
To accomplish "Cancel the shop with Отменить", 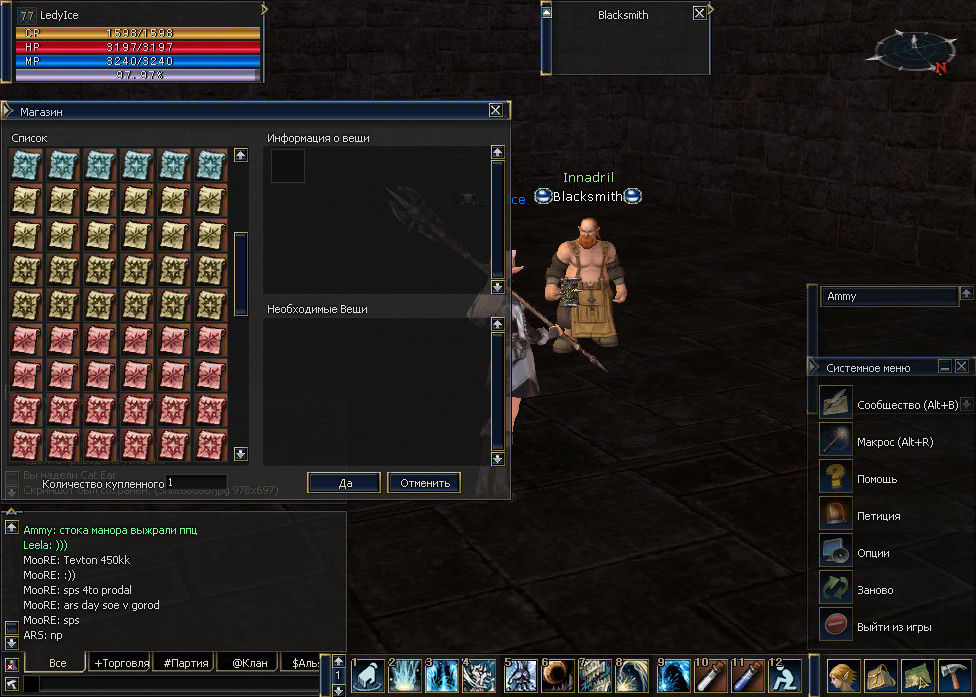I will (424, 483).
